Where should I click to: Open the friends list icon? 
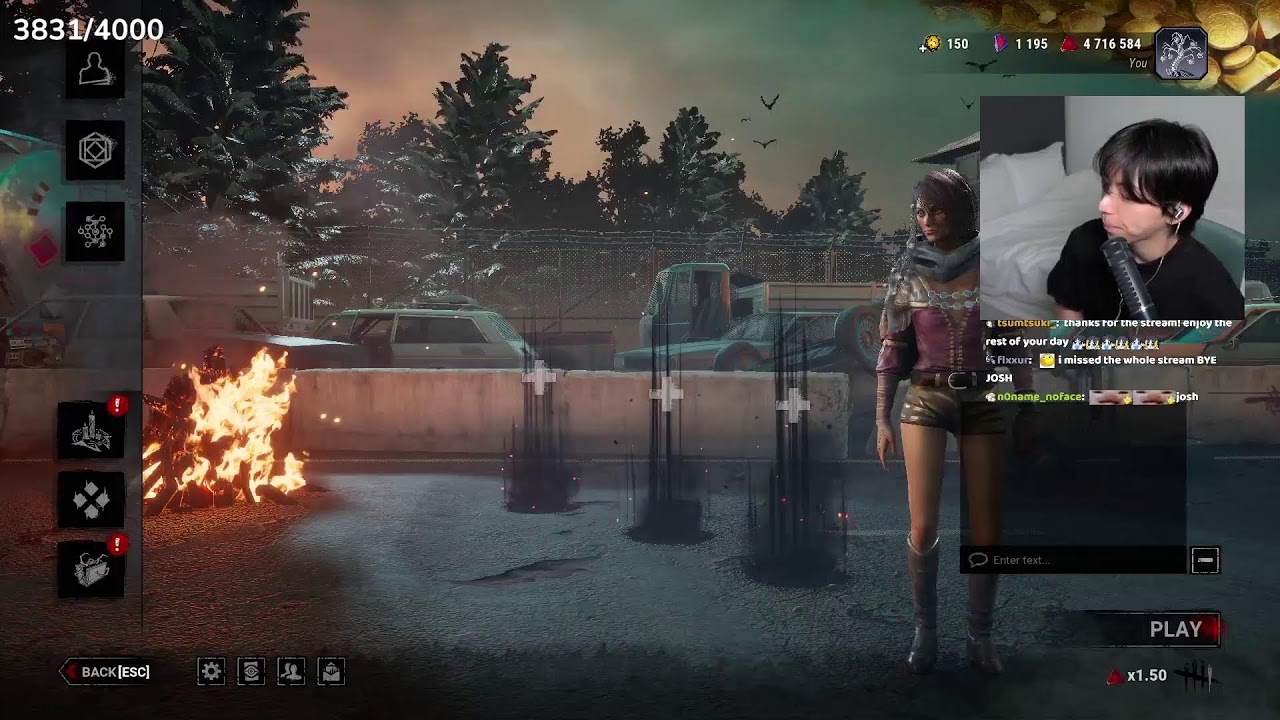click(x=291, y=672)
